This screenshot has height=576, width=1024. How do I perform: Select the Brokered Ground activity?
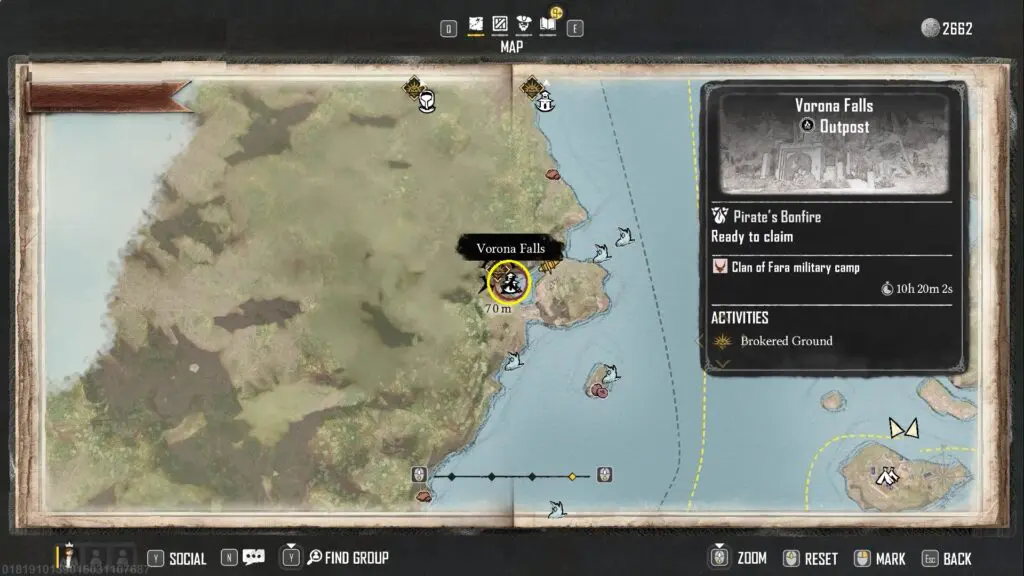785,341
